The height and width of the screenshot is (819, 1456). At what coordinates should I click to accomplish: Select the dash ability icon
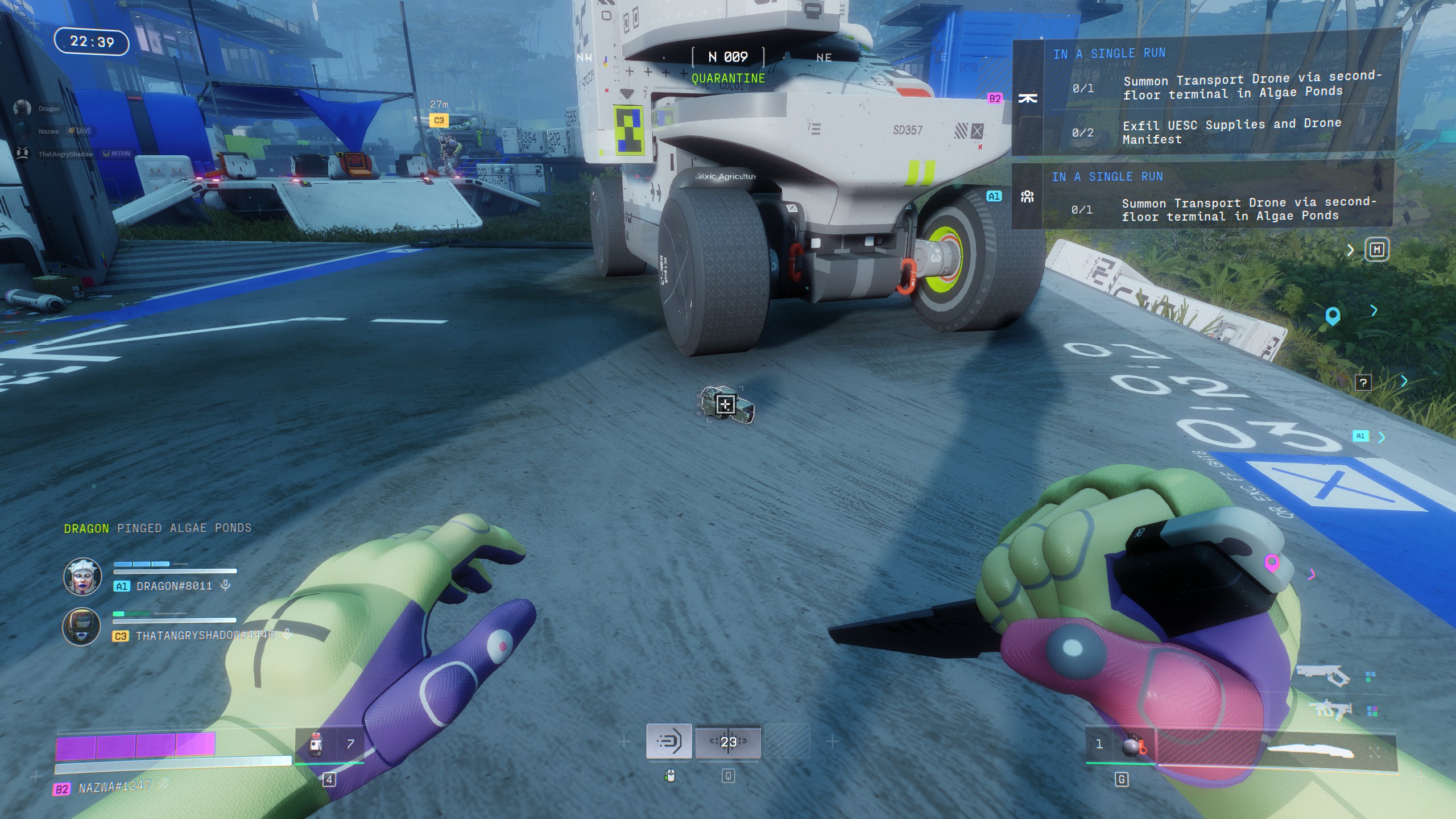pos(669,741)
